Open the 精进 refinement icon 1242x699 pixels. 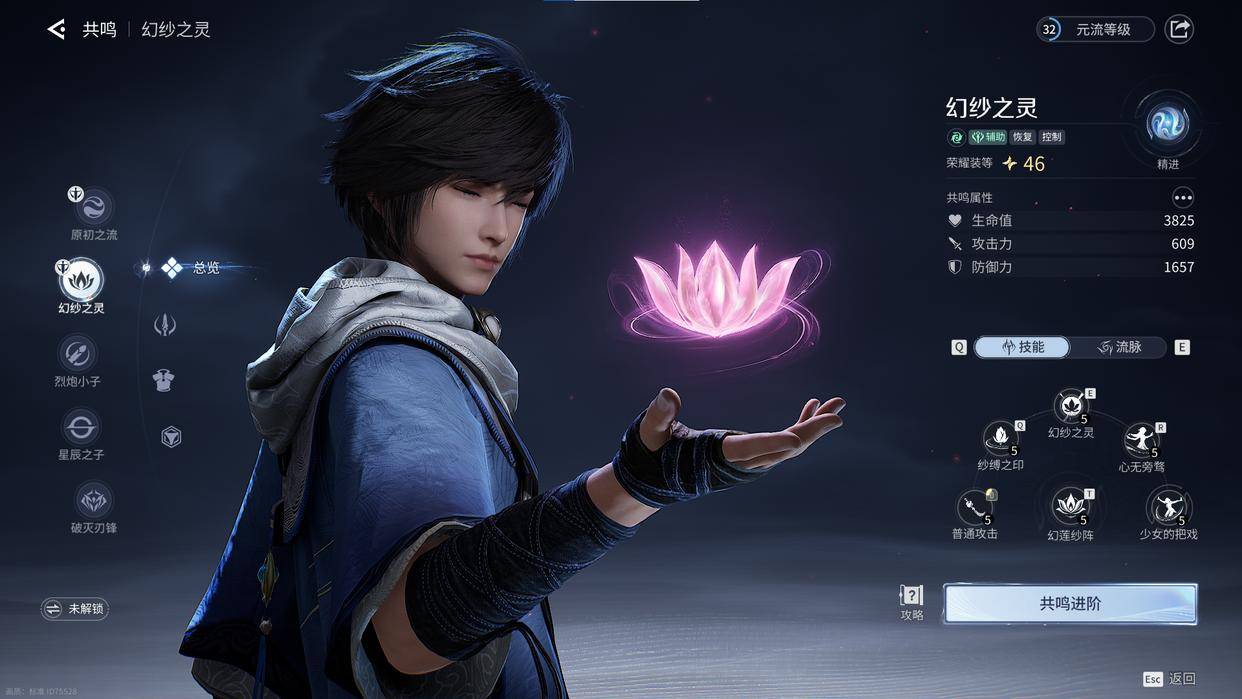[1167, 126]
